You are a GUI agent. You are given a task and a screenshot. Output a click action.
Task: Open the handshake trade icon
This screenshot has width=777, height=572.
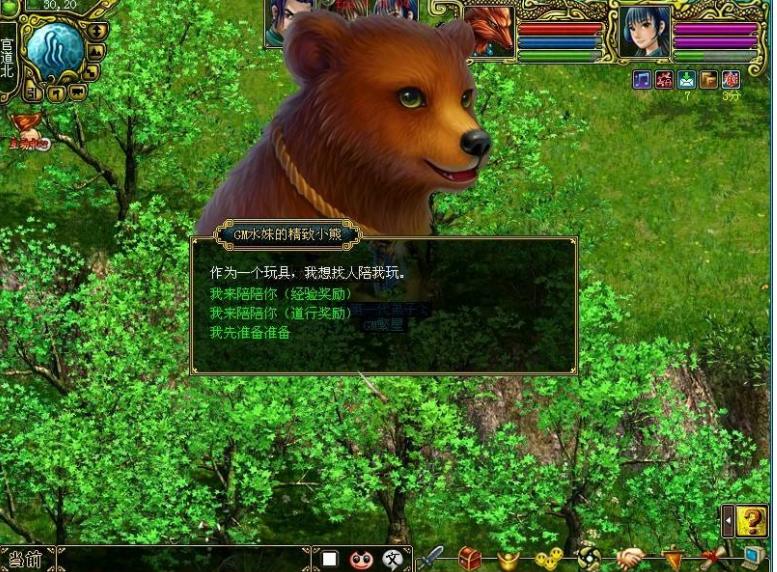click(x=629, y=558)
